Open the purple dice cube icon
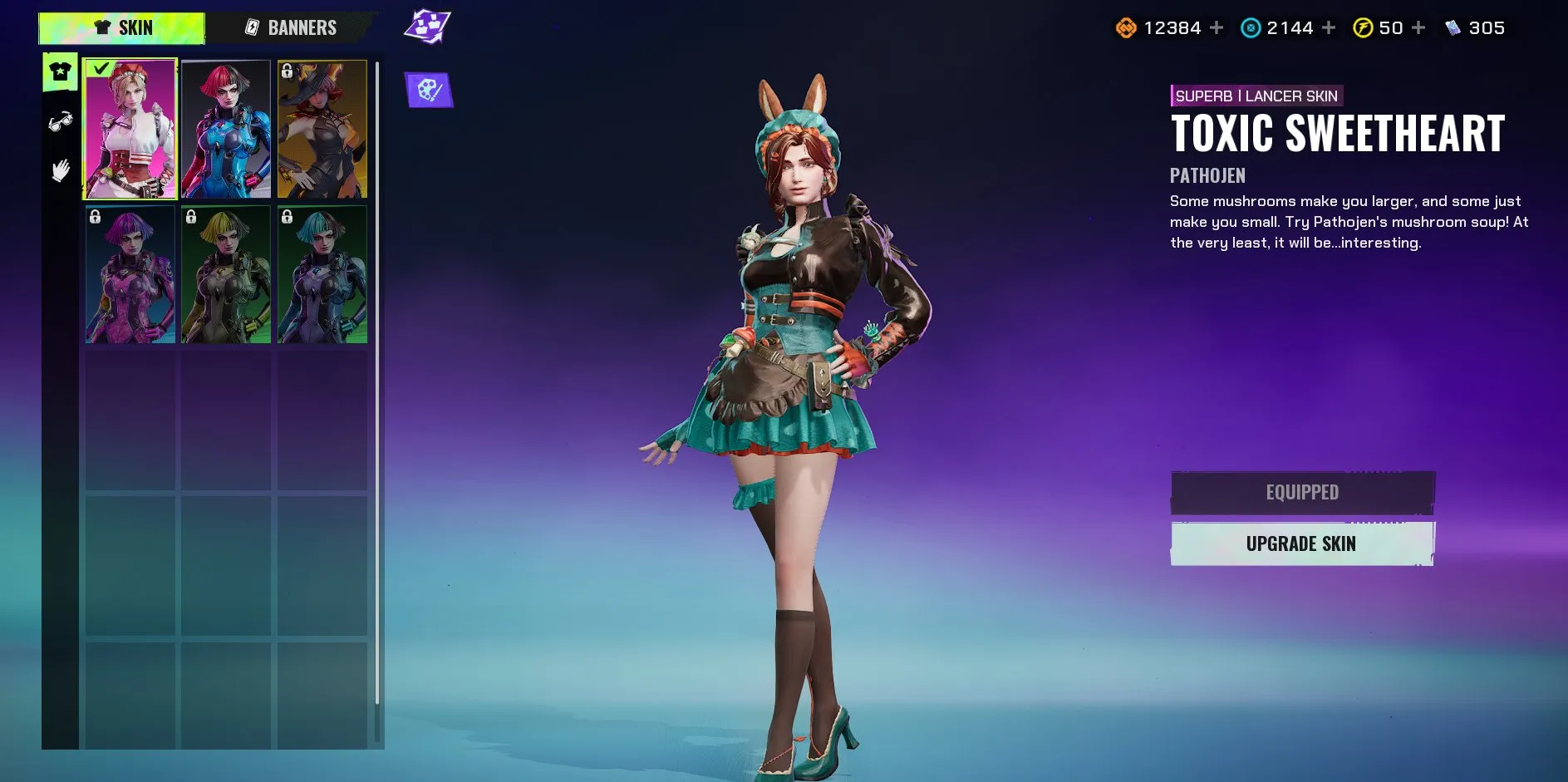 (427, 27)
